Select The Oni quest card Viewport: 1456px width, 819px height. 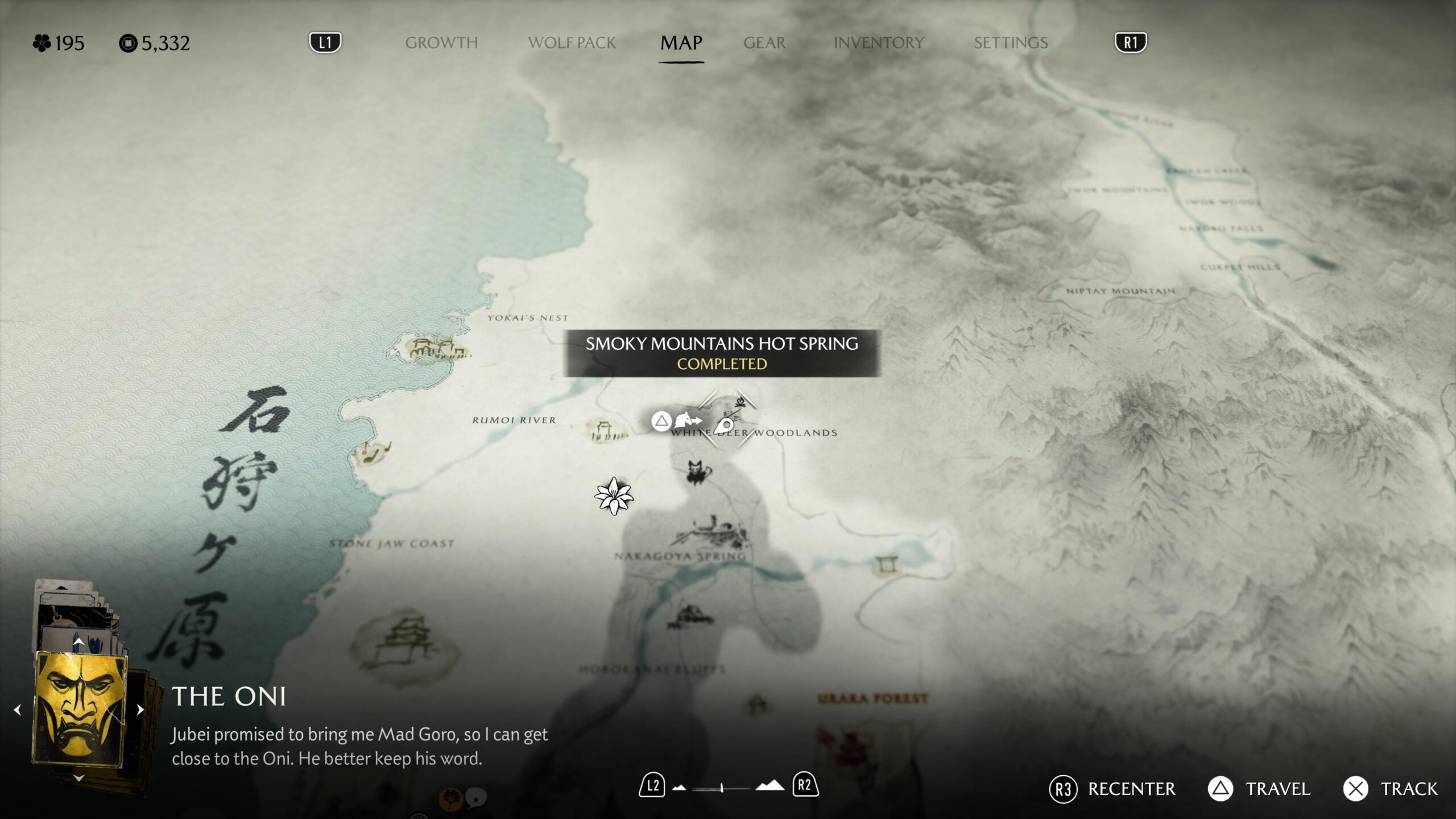[x=80, y=709]
